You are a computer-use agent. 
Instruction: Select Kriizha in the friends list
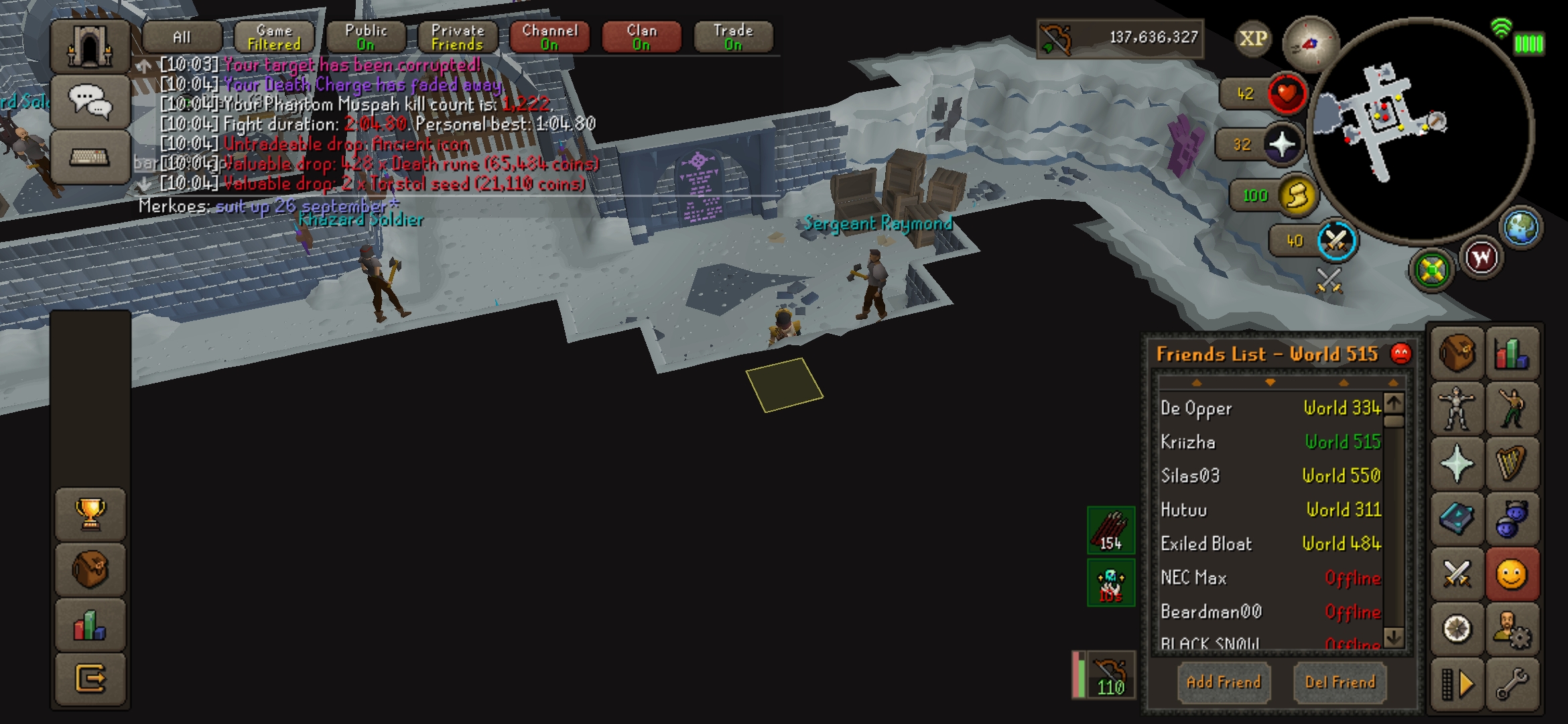1188,442
